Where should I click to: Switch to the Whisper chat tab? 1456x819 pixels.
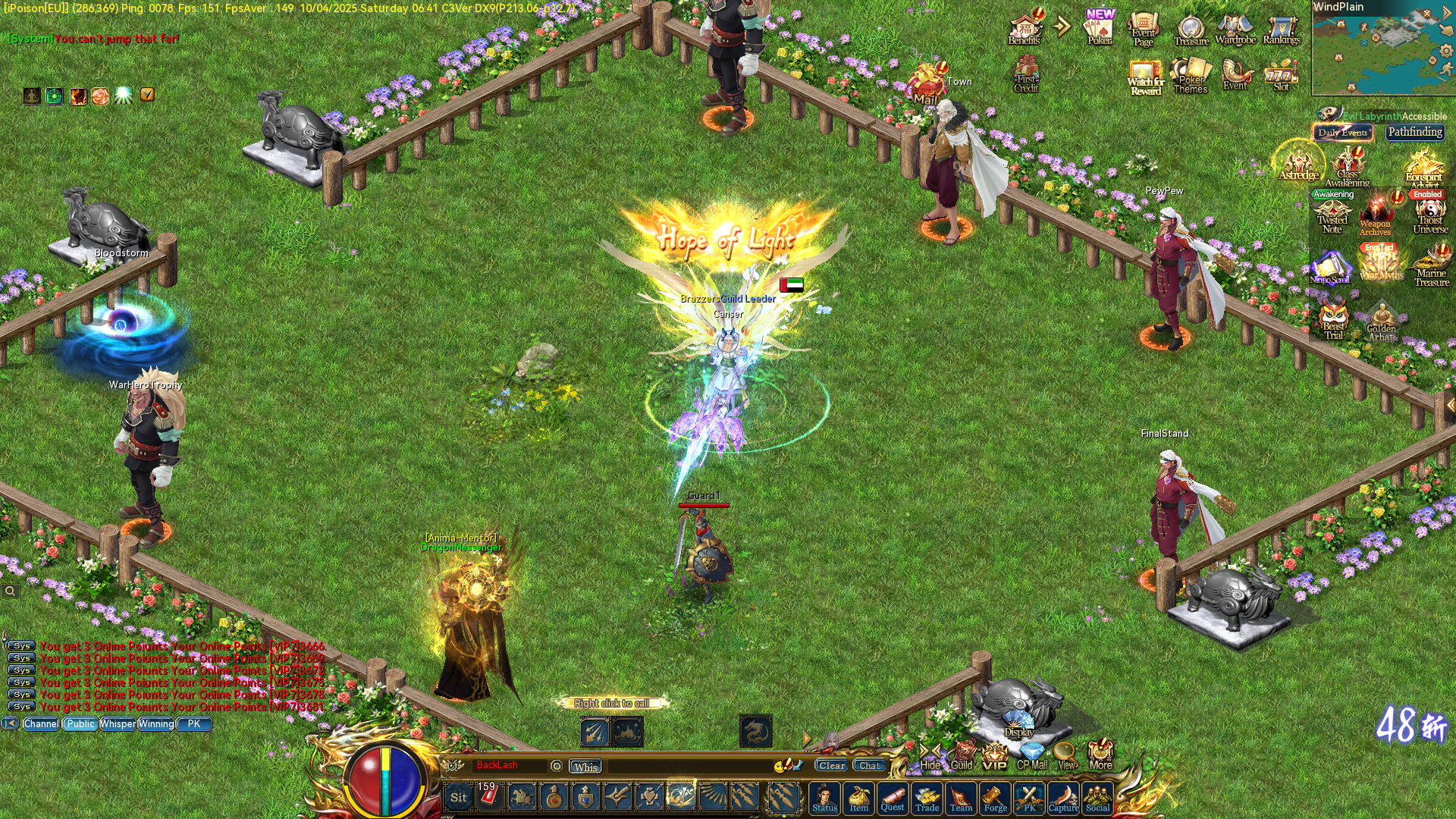point(117,724)
